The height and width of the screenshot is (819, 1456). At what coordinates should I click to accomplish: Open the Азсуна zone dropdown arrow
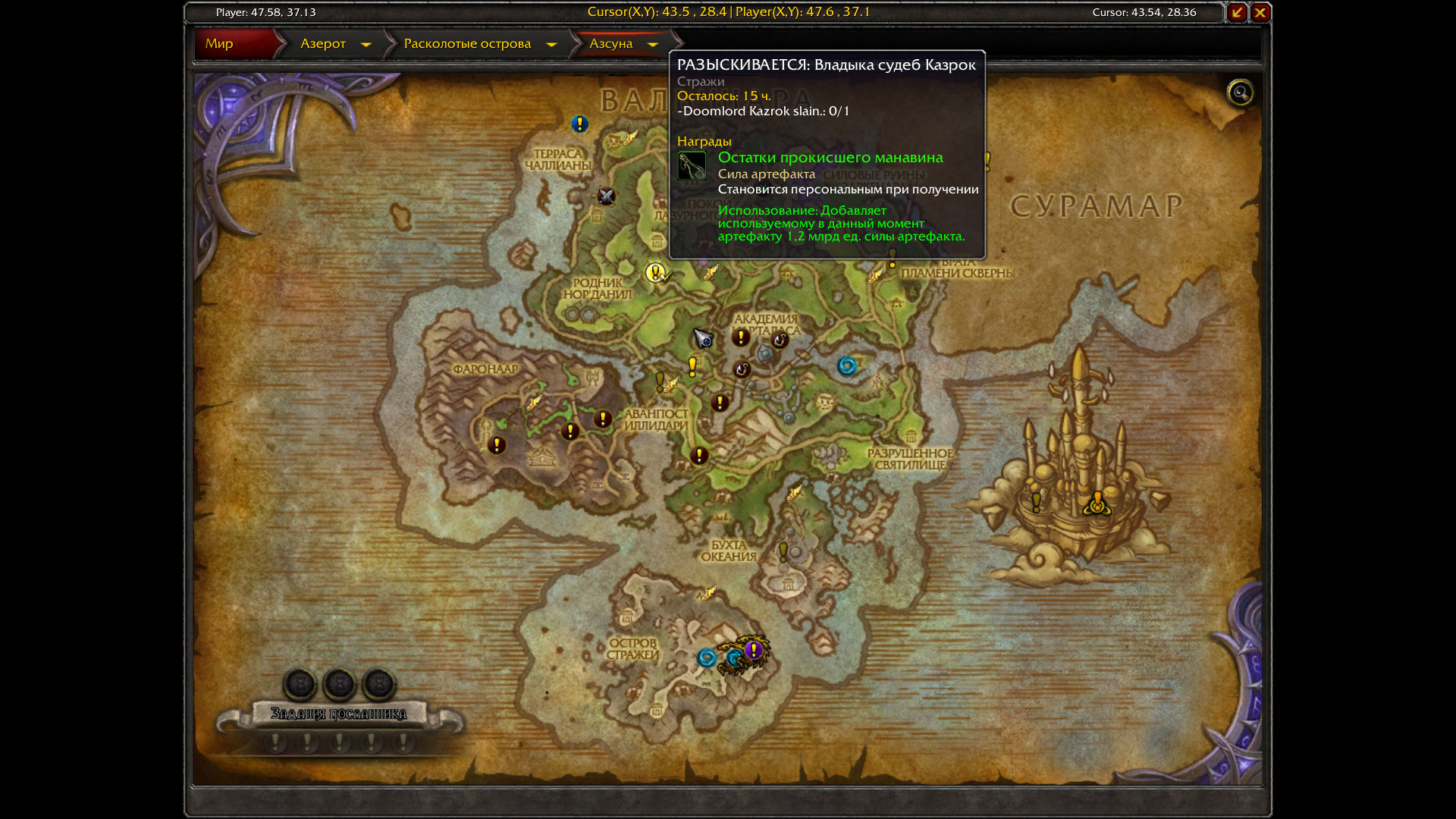pos(653,45)
